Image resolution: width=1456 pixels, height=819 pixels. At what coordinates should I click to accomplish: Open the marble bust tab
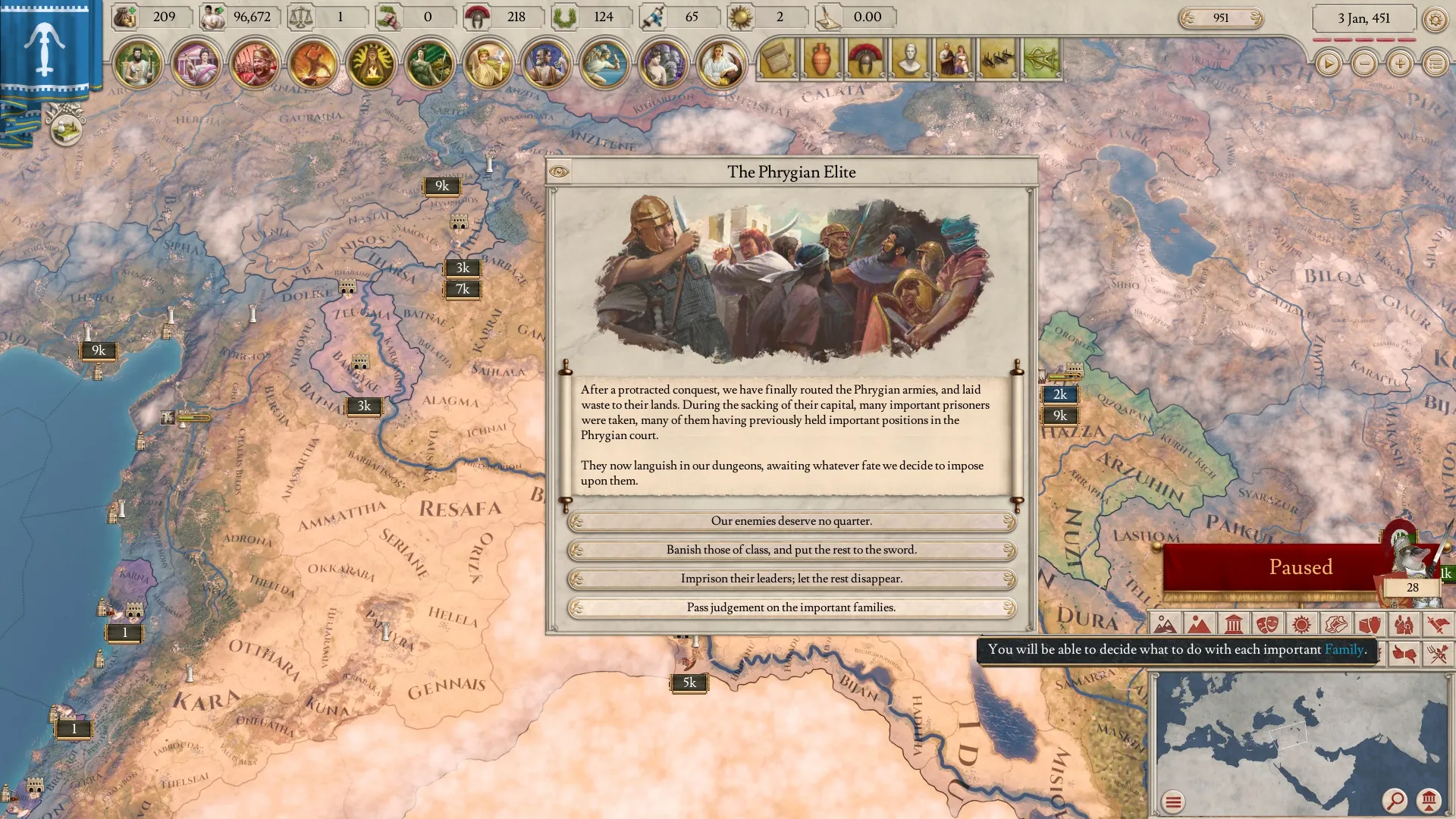click(x=909, y=59)
